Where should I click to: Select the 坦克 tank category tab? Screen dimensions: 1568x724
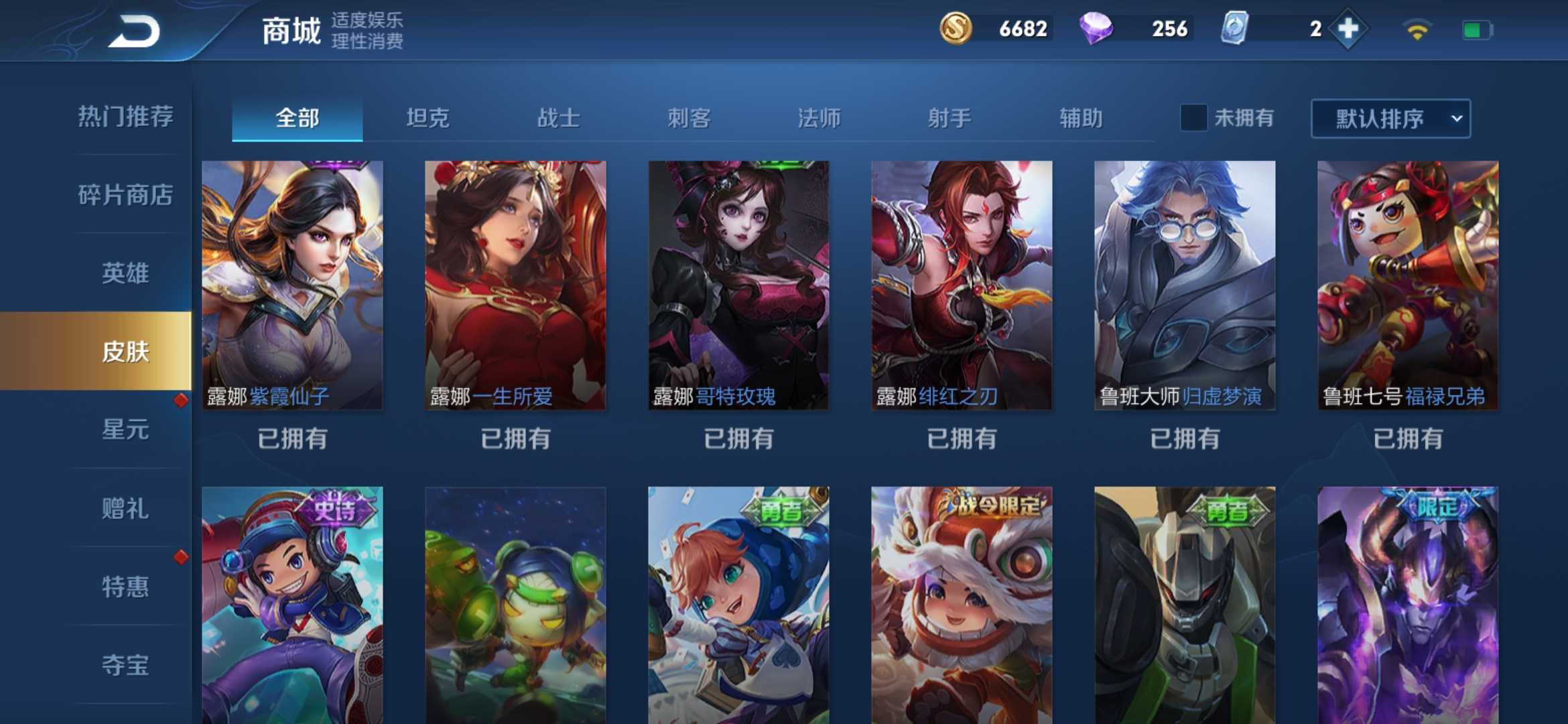(x=428, y=117)
